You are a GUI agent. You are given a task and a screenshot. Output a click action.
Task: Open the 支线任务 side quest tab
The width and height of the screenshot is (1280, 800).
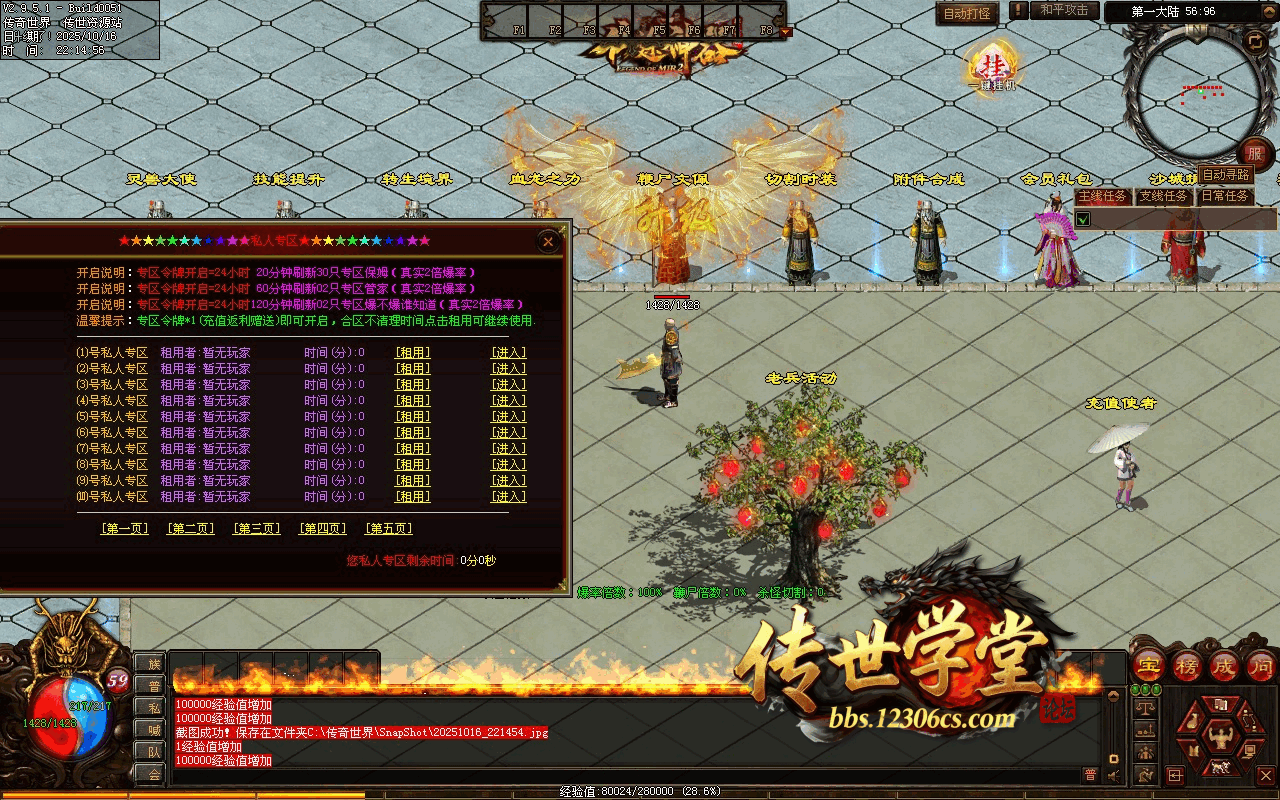click(x=1164, y=197)
